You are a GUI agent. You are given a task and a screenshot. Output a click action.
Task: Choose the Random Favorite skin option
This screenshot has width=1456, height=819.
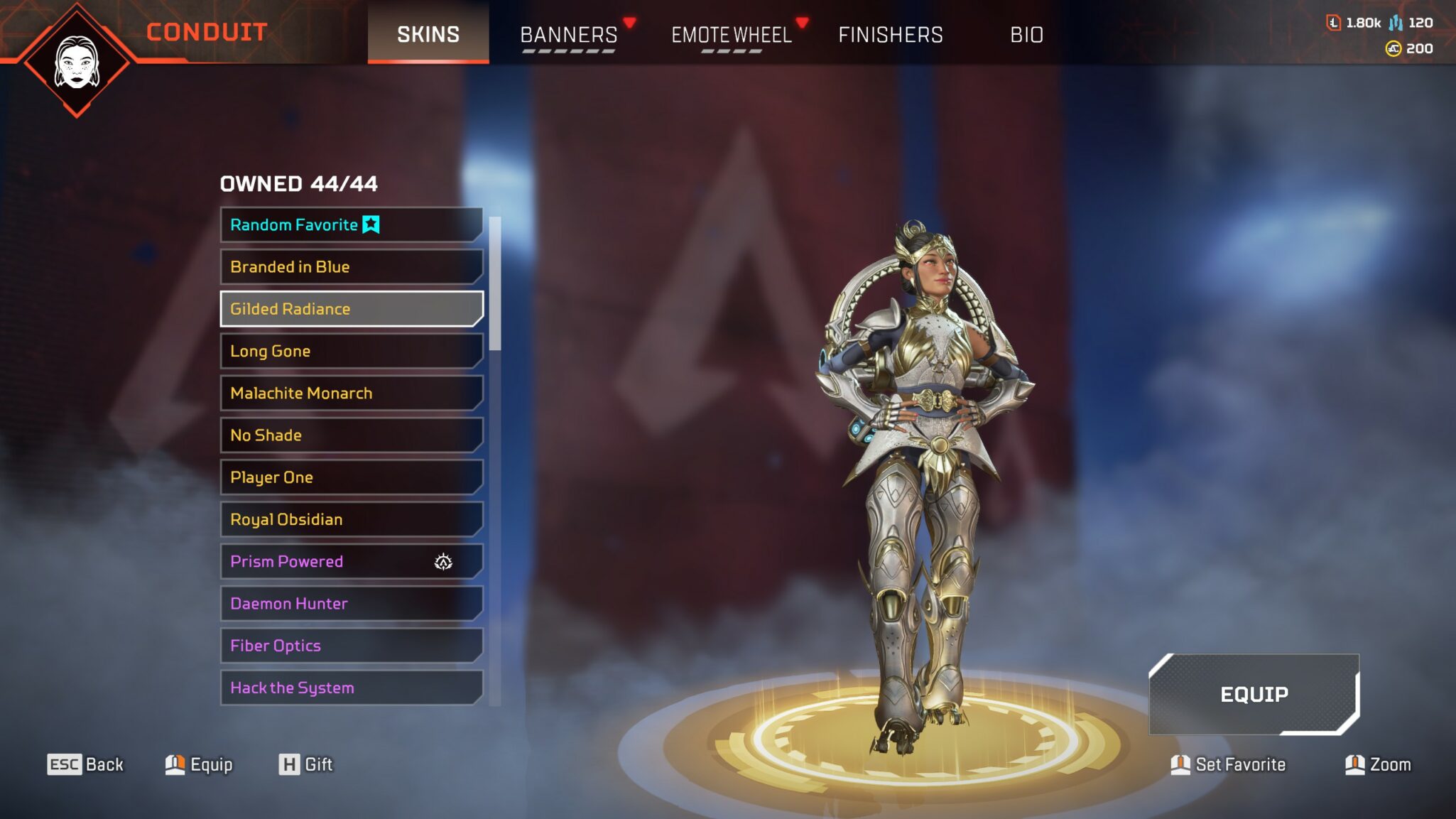click(352, 224)
